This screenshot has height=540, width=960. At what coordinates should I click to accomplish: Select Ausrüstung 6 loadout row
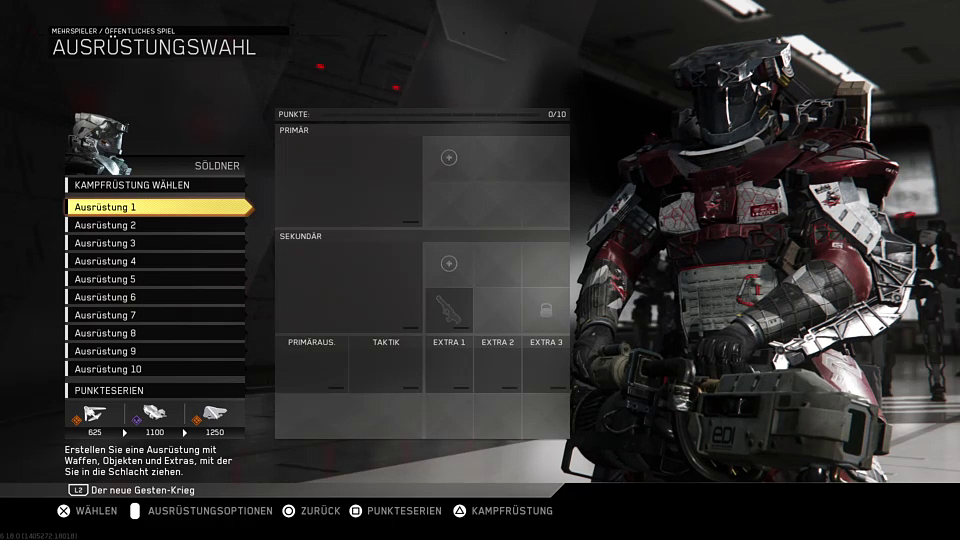[x=155, y=297]
